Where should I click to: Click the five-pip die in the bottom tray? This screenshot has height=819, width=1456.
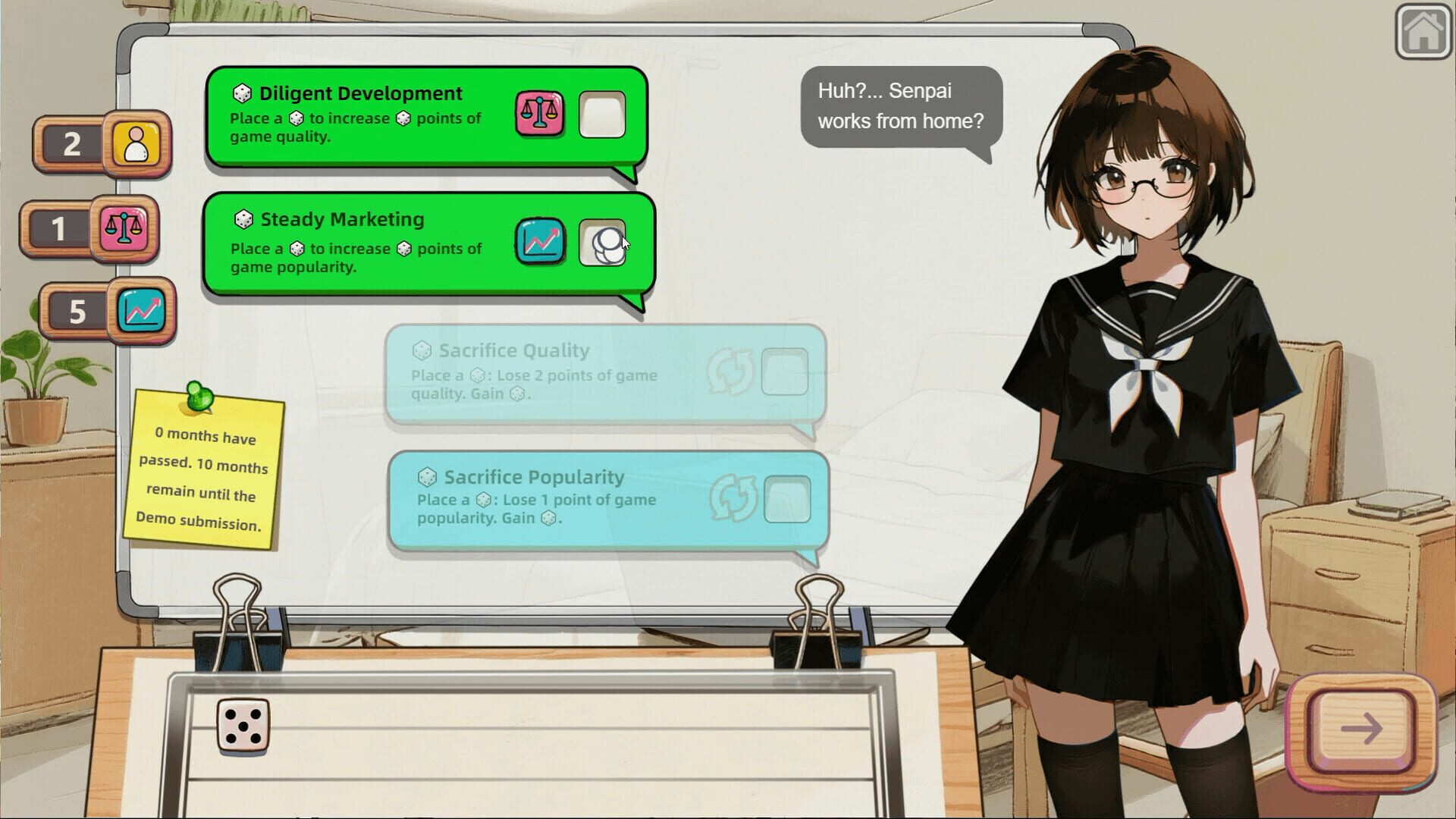click(x=242, y=726)
